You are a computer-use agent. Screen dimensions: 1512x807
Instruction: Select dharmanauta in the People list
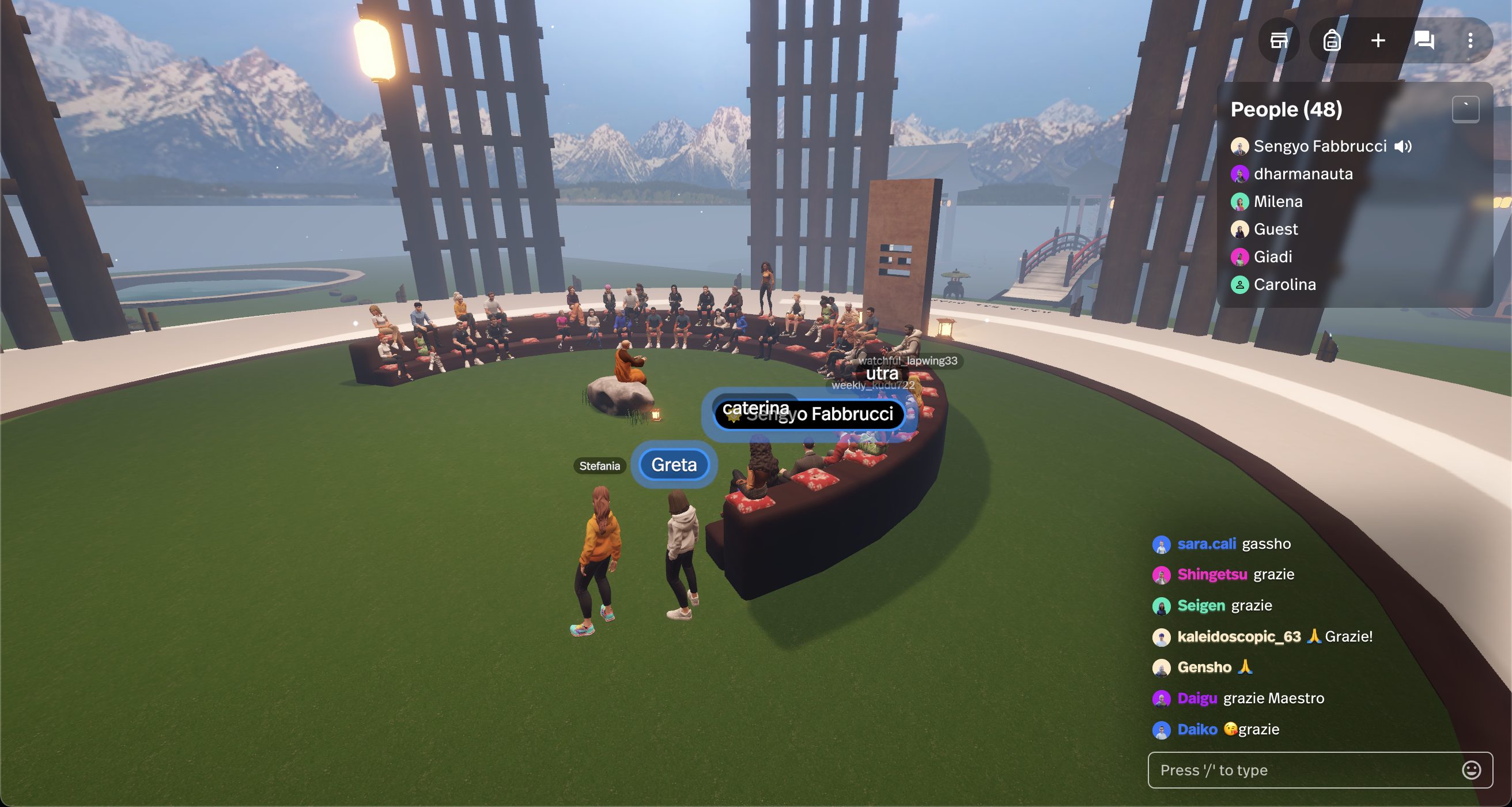tap(1302, 174)
